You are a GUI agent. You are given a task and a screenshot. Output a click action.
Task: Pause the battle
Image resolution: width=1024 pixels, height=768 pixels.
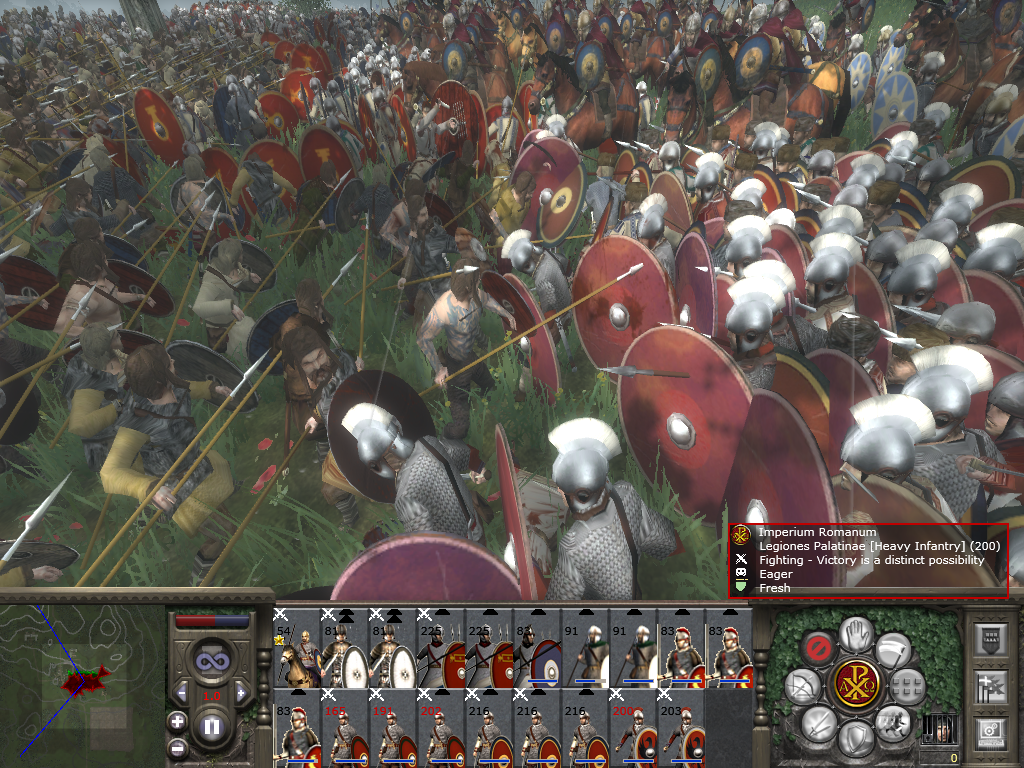tap(211, 727)
